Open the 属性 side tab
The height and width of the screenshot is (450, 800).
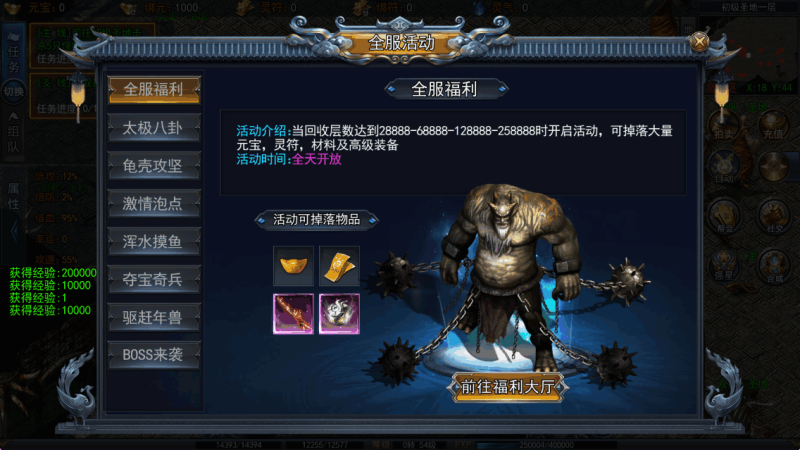[14, 196]
